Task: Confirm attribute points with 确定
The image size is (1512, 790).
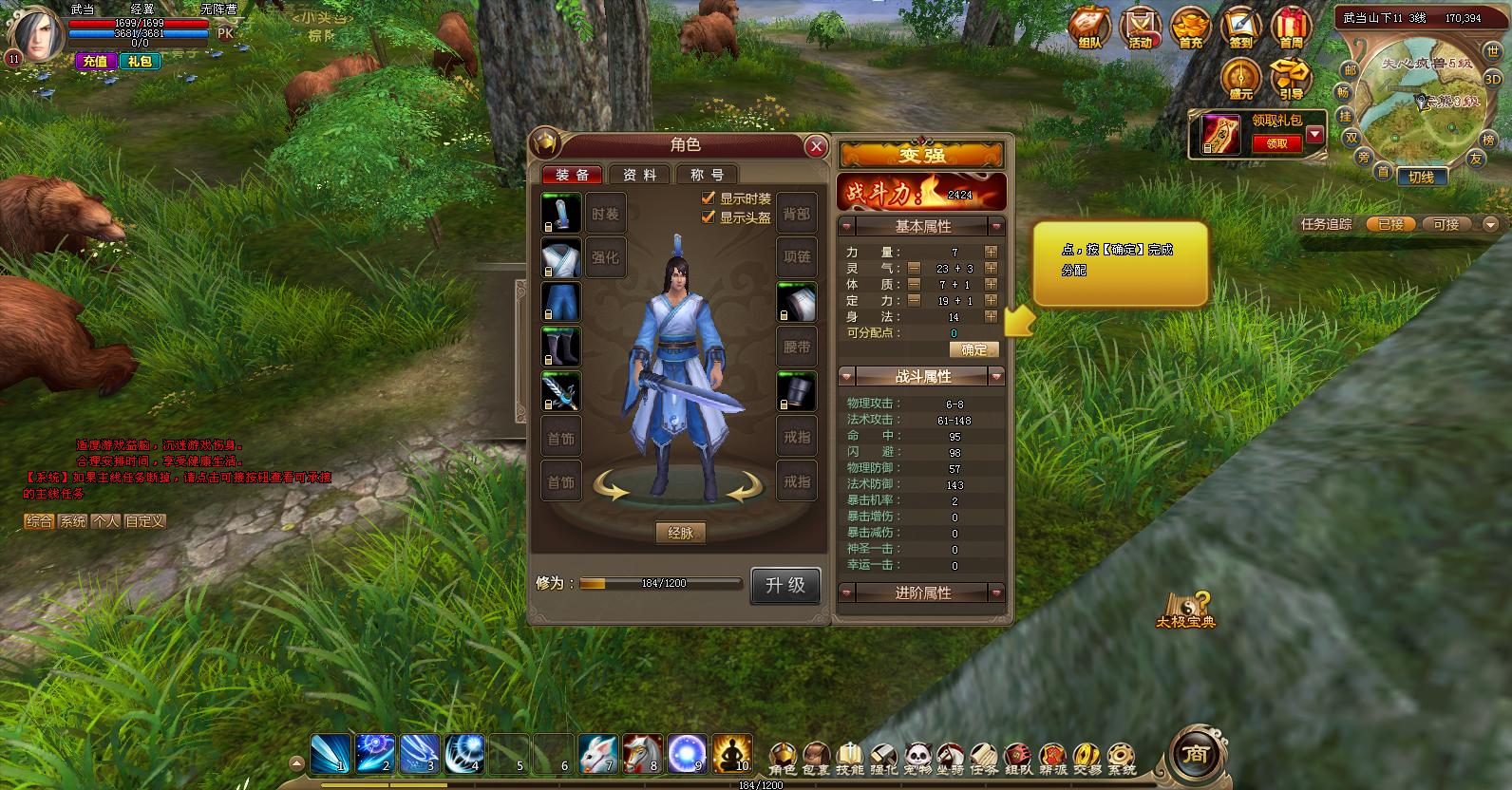Action: click(973, 349)
